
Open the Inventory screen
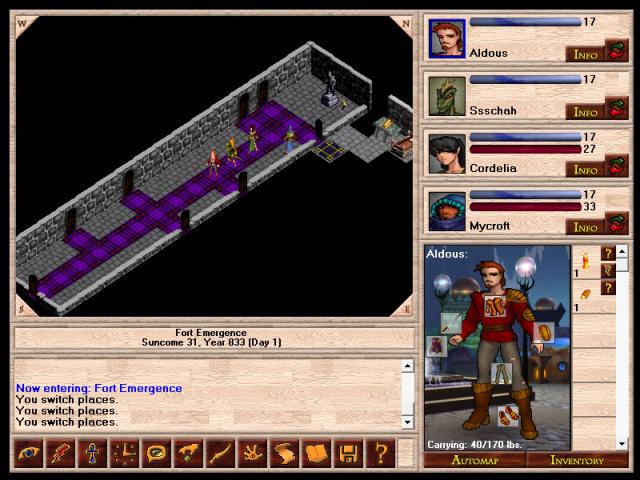click(x=577, y=460)
